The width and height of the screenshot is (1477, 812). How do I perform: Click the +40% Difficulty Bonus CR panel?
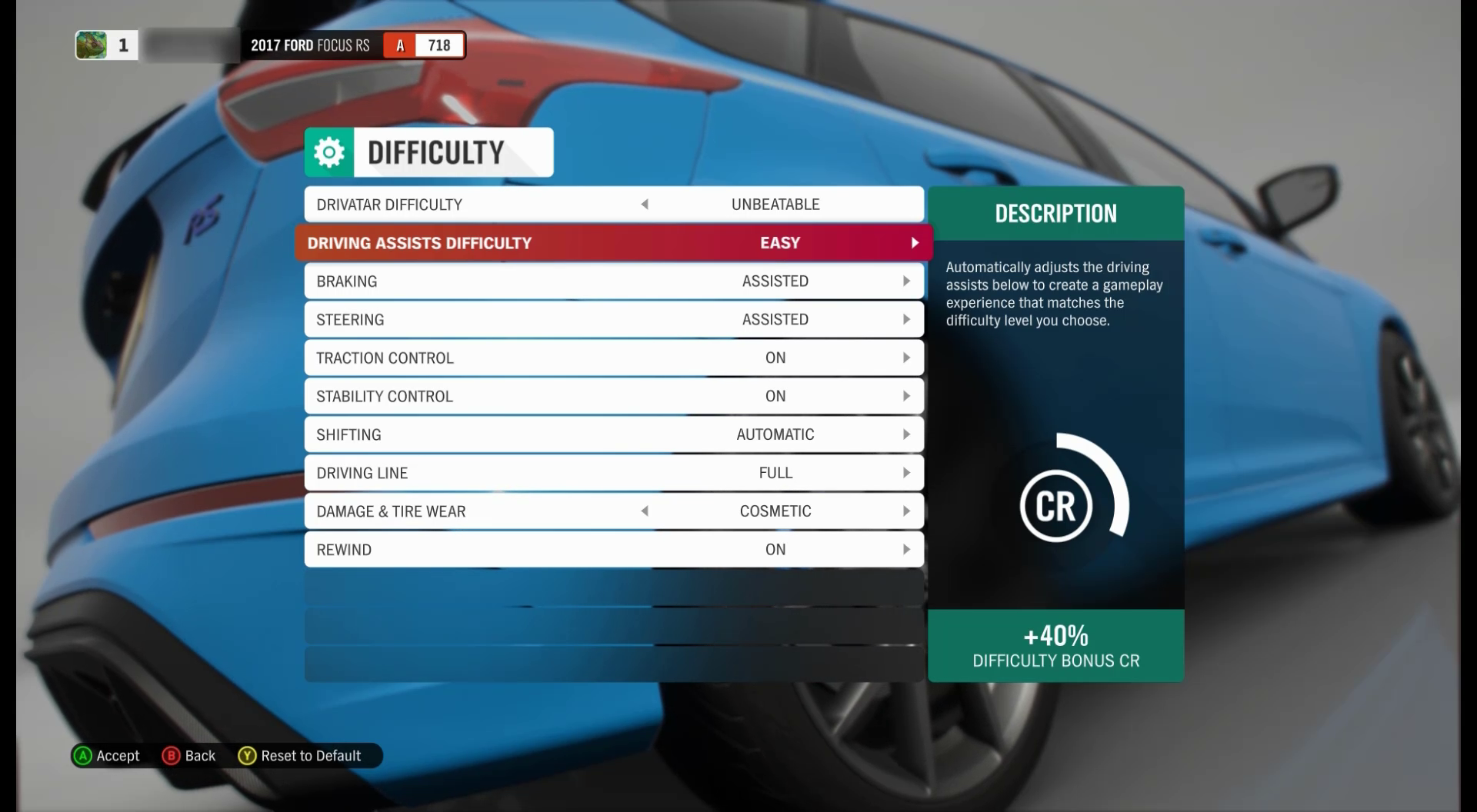[1055, 646]
